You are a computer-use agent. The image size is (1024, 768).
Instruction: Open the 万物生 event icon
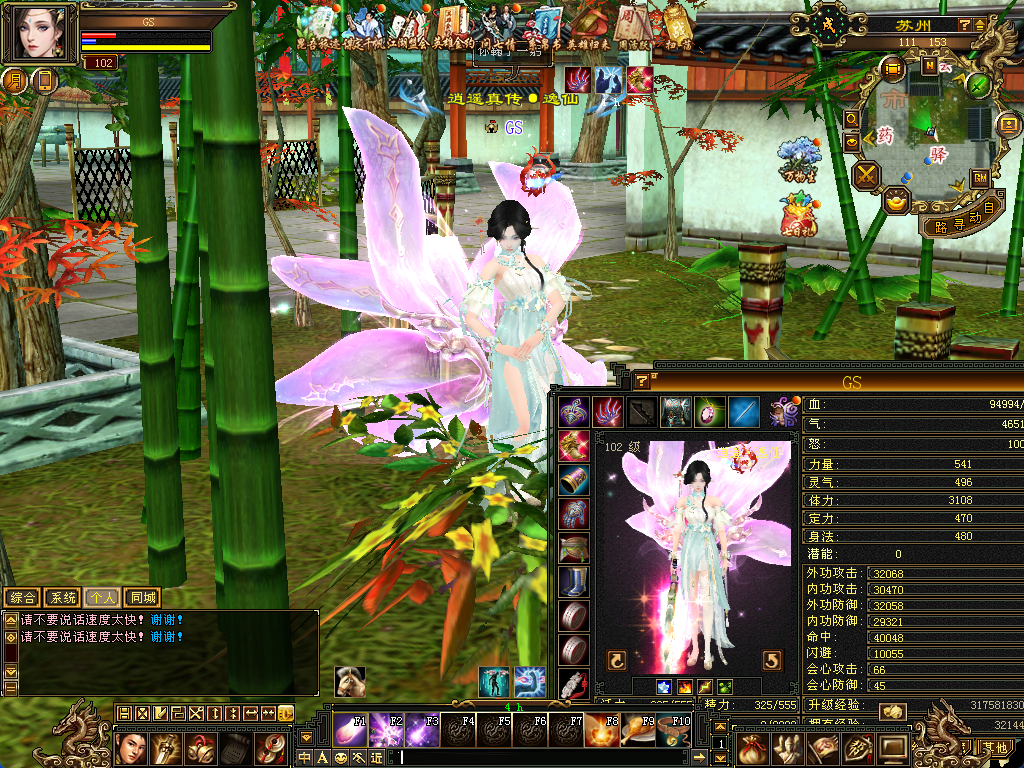click(798, 160)
